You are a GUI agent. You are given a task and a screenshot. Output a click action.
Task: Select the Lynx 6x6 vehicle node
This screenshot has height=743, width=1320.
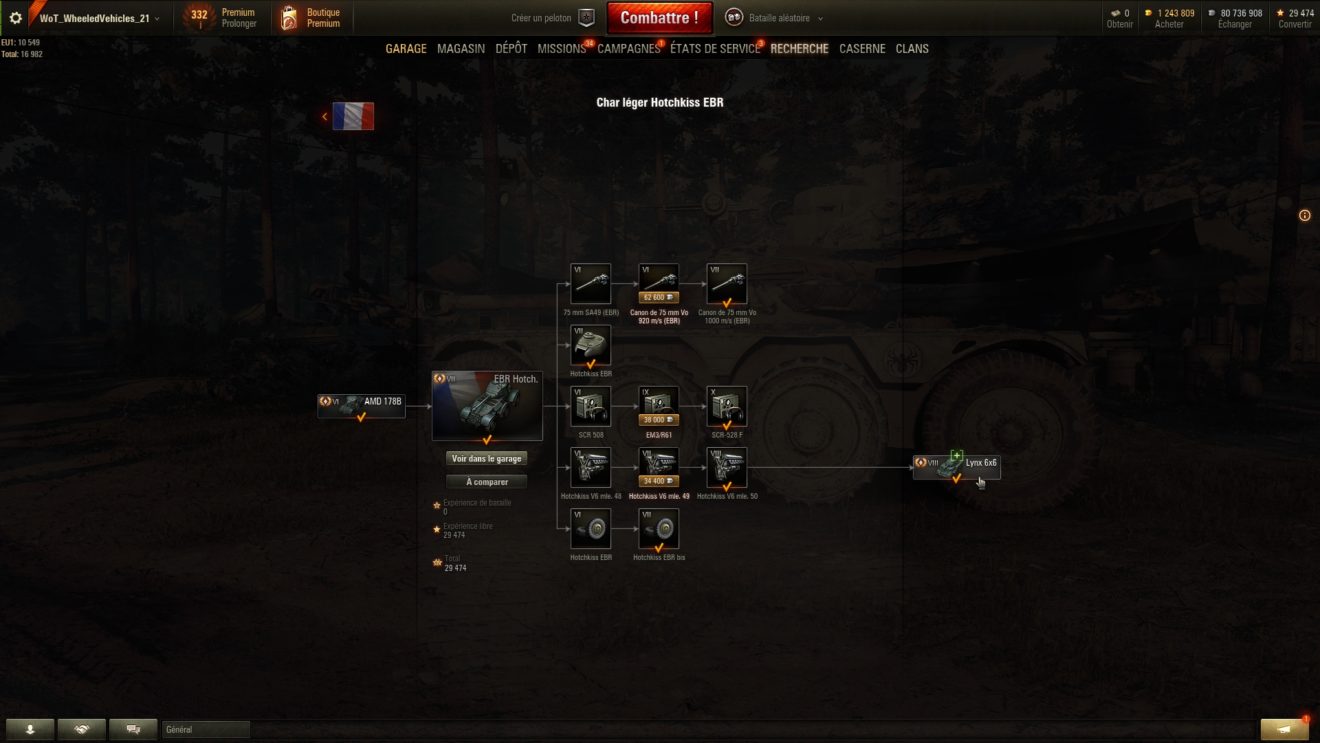956,466
